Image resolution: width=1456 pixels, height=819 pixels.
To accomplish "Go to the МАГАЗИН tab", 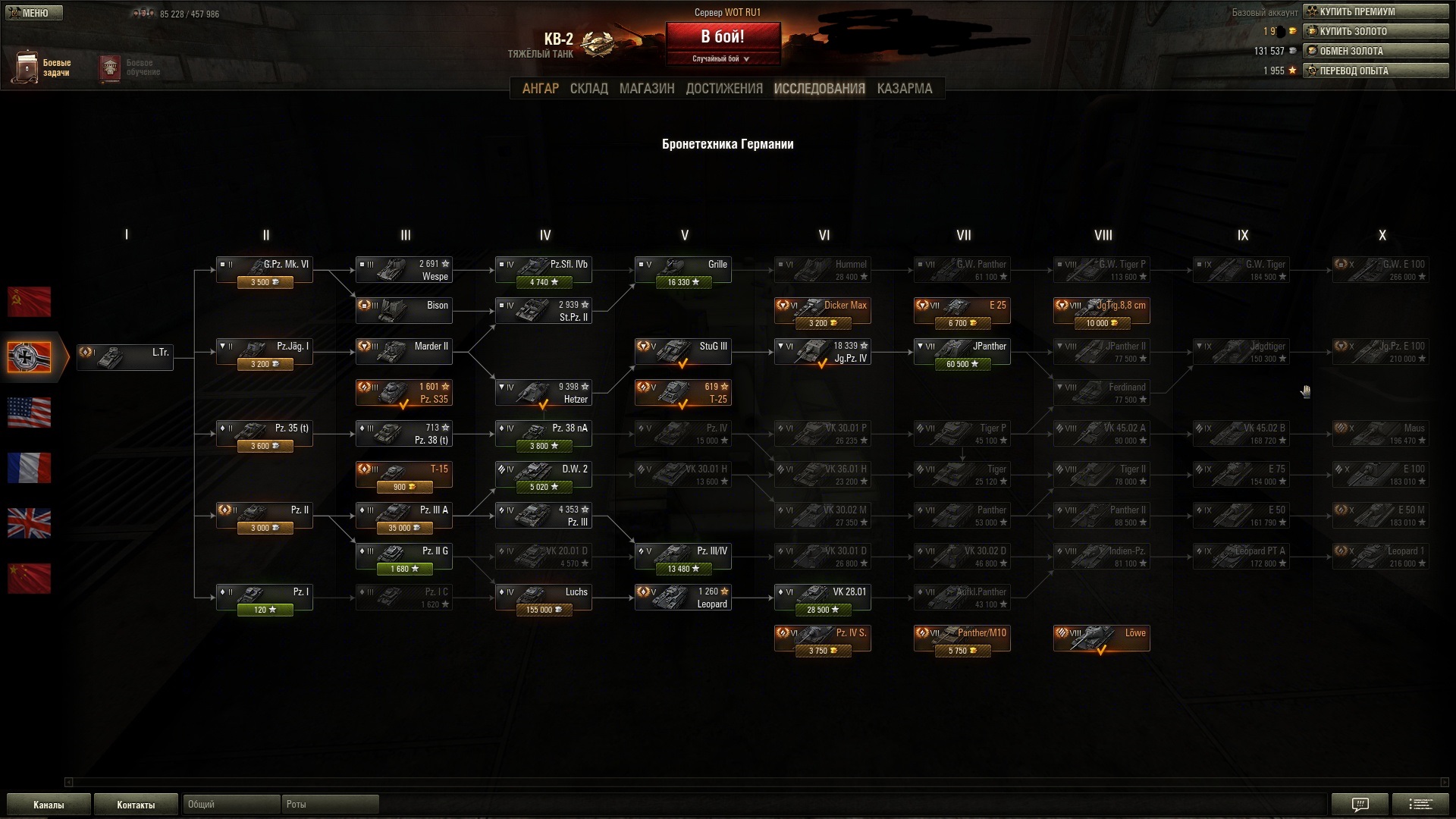I will 646,89.
